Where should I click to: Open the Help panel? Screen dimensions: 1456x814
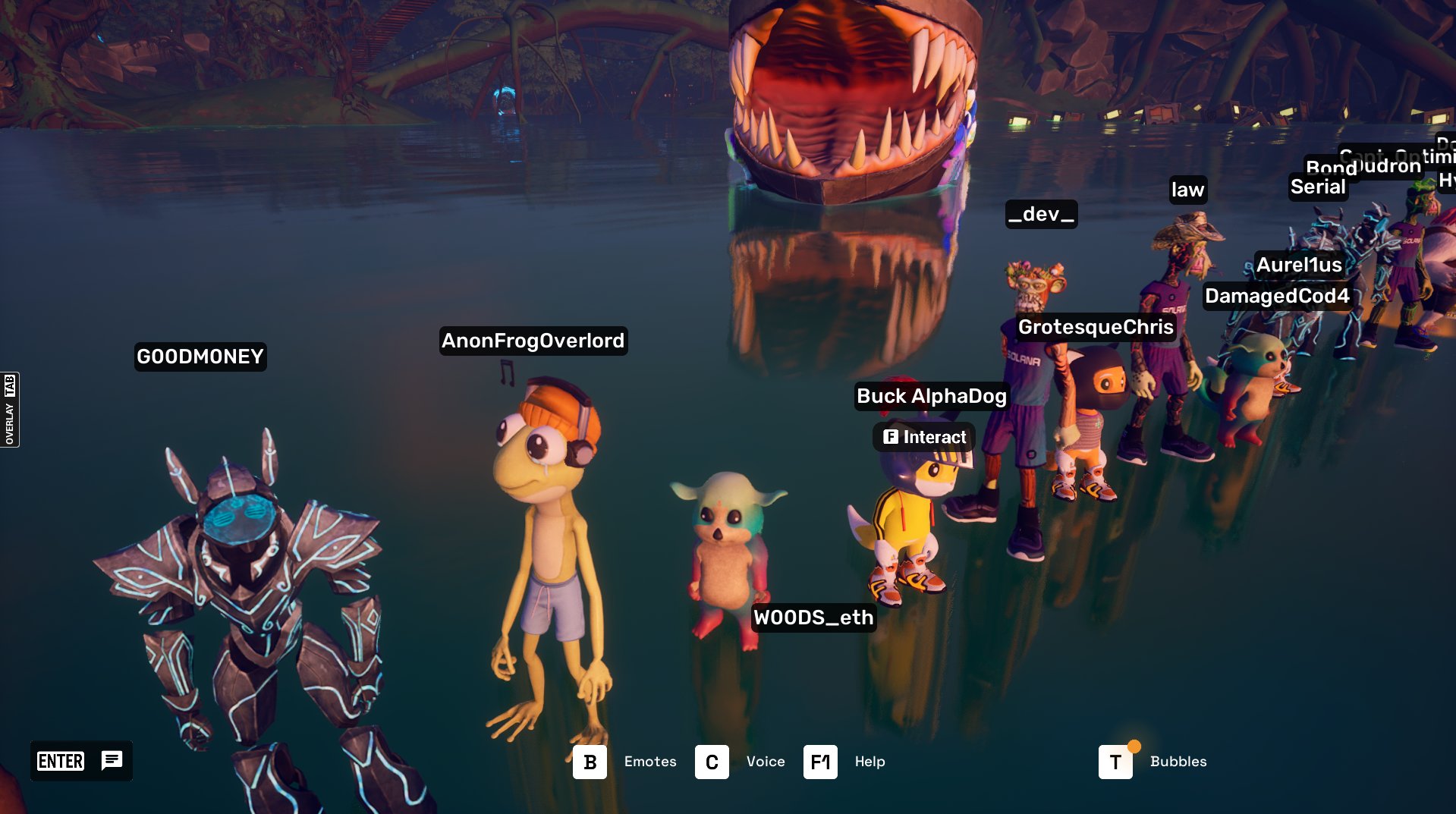820,762
